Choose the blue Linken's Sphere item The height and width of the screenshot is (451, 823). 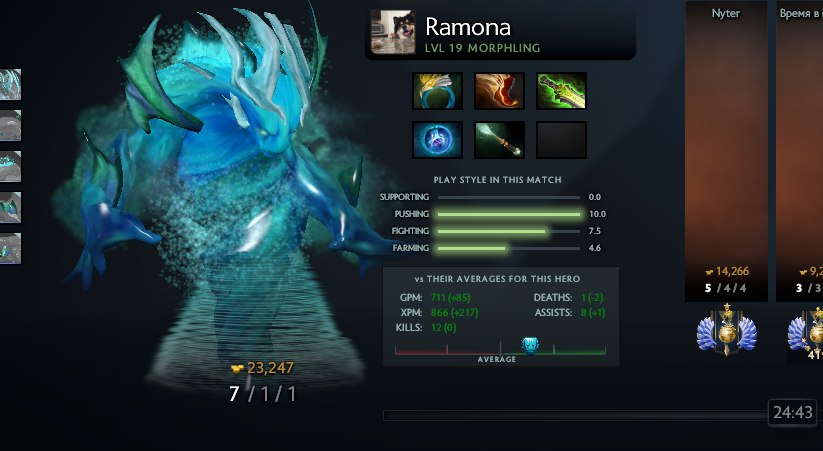click(x=438, y=140)
